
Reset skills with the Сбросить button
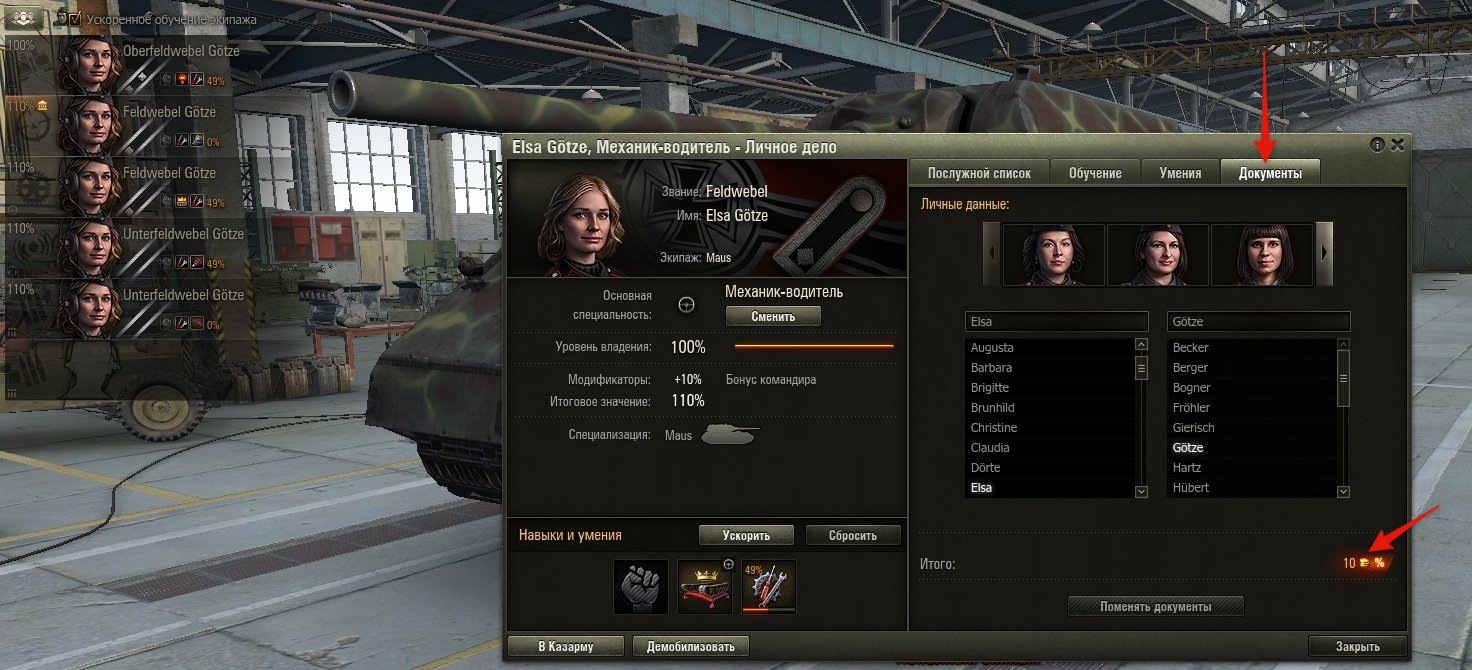[x=853, y=535]
